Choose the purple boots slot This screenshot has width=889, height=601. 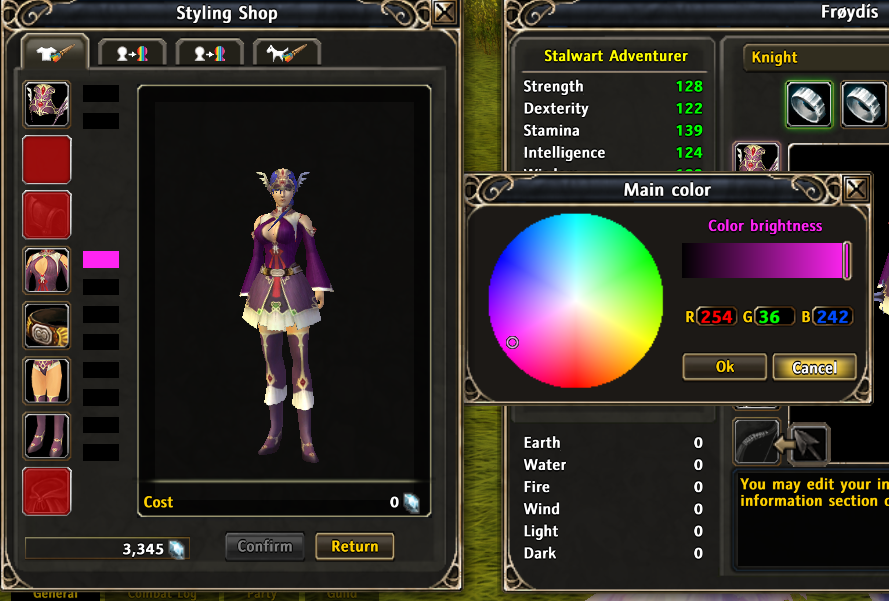[x=47, y=436]
